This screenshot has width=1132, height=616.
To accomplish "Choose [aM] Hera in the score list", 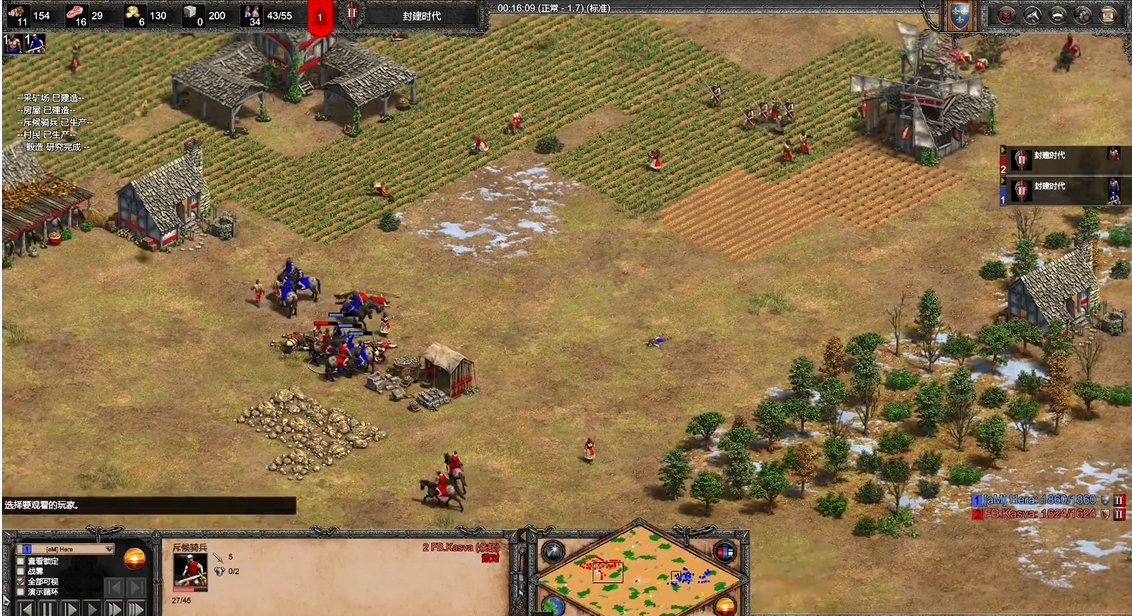I will [1040, 500].
